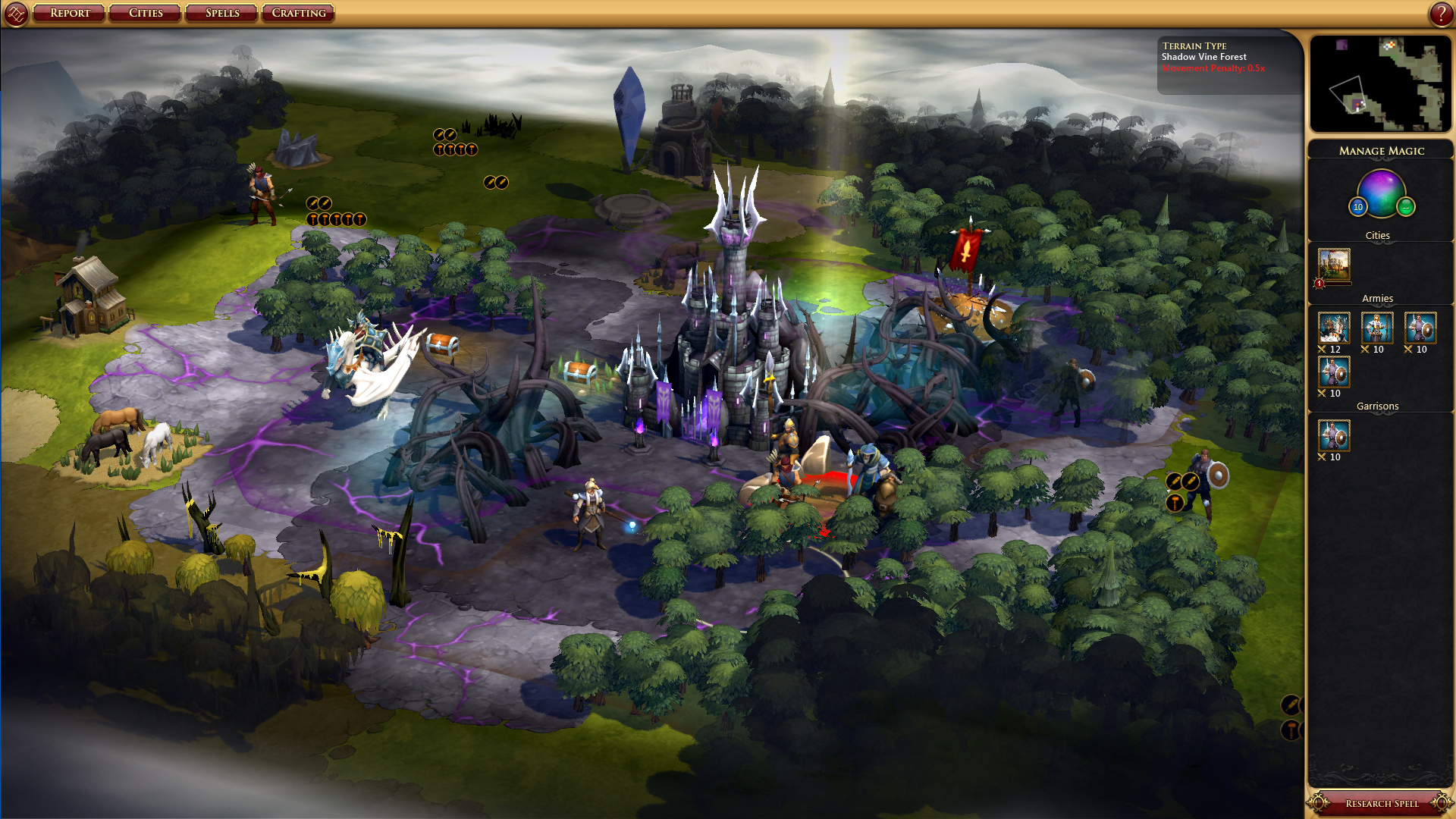Select the green orb beside the mana sphere

click(1406, 206)
